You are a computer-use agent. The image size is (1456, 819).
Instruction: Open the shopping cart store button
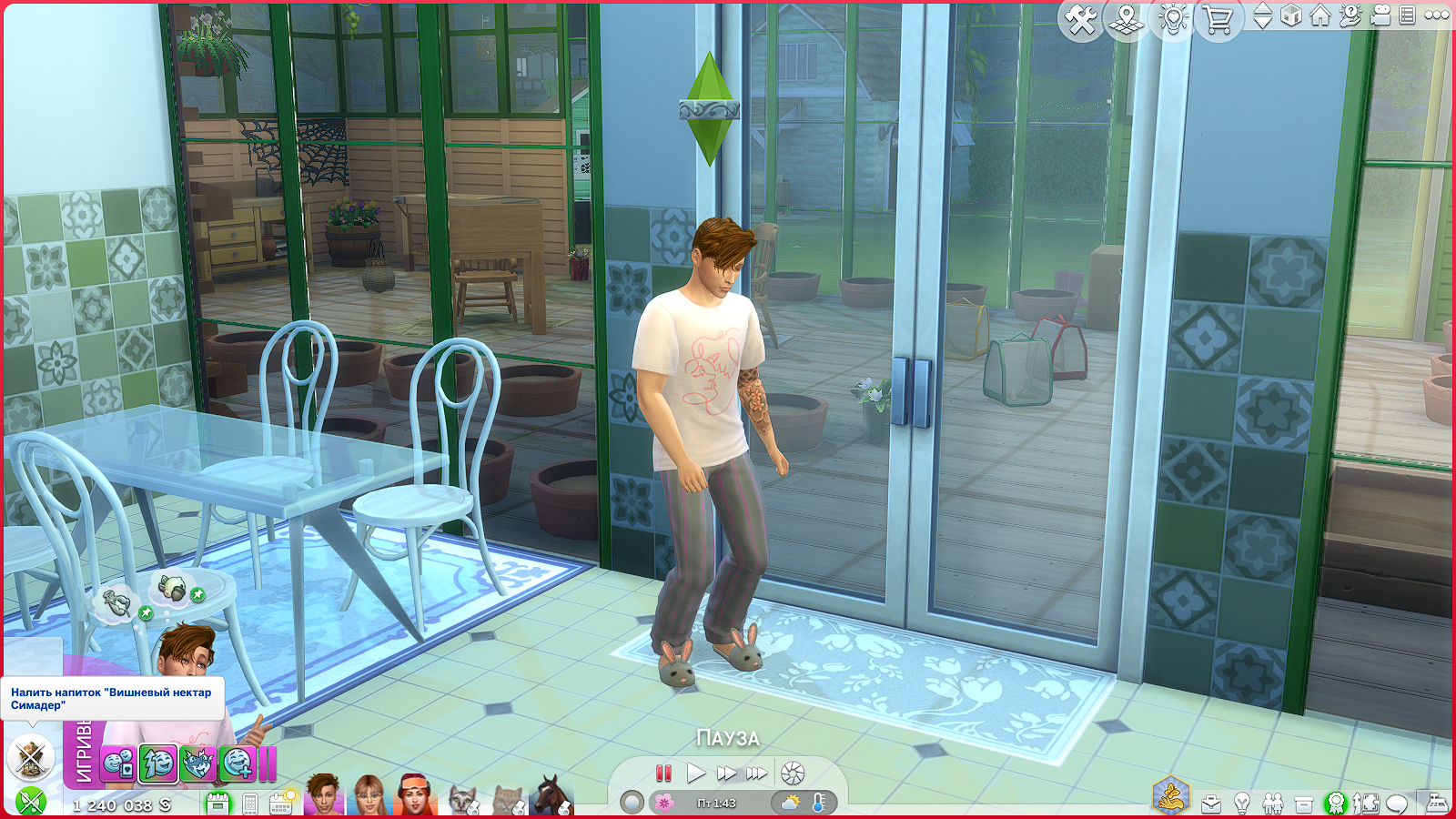[x=1218, y=19]
